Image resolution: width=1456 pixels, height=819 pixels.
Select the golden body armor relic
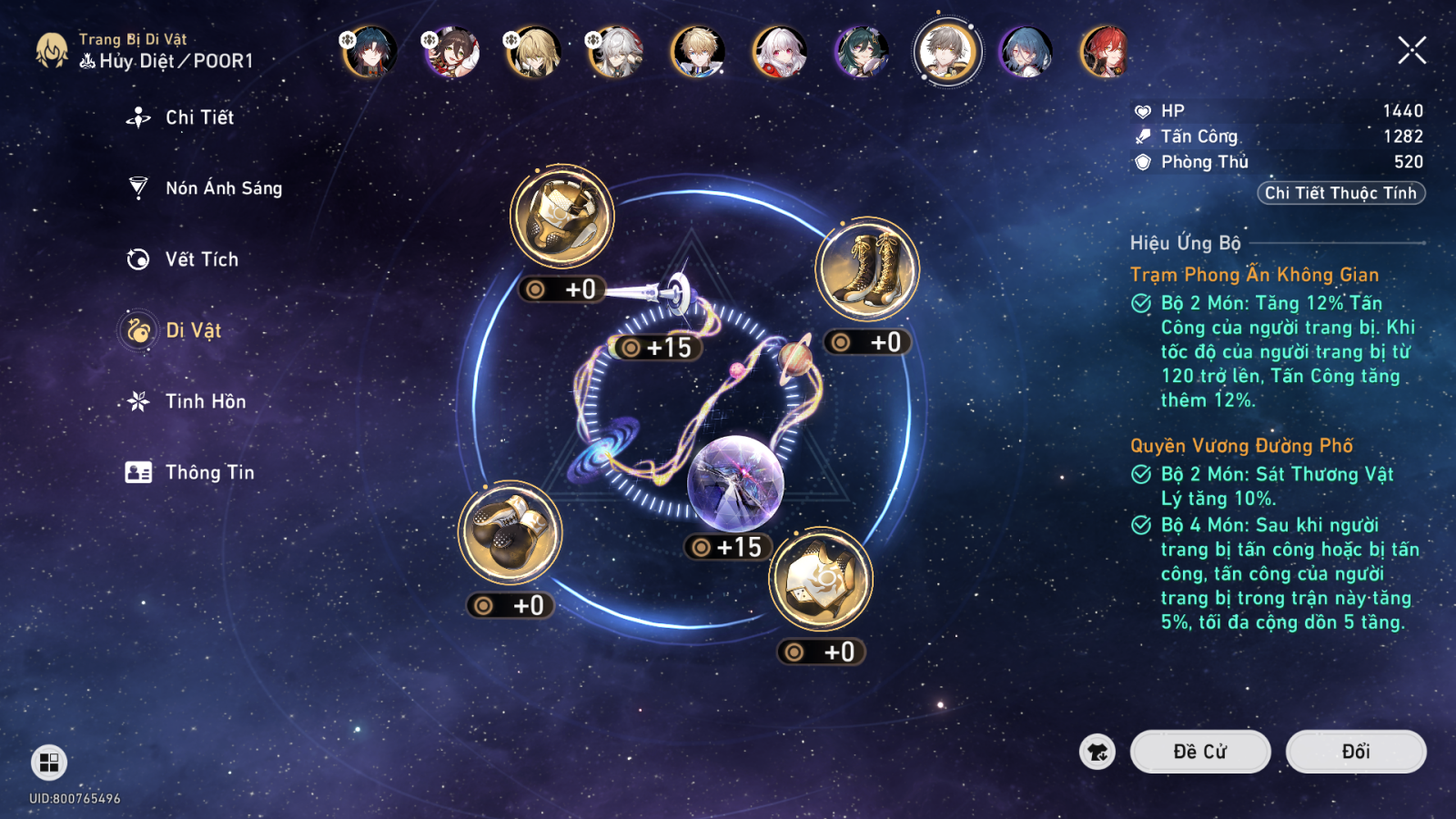821,580
